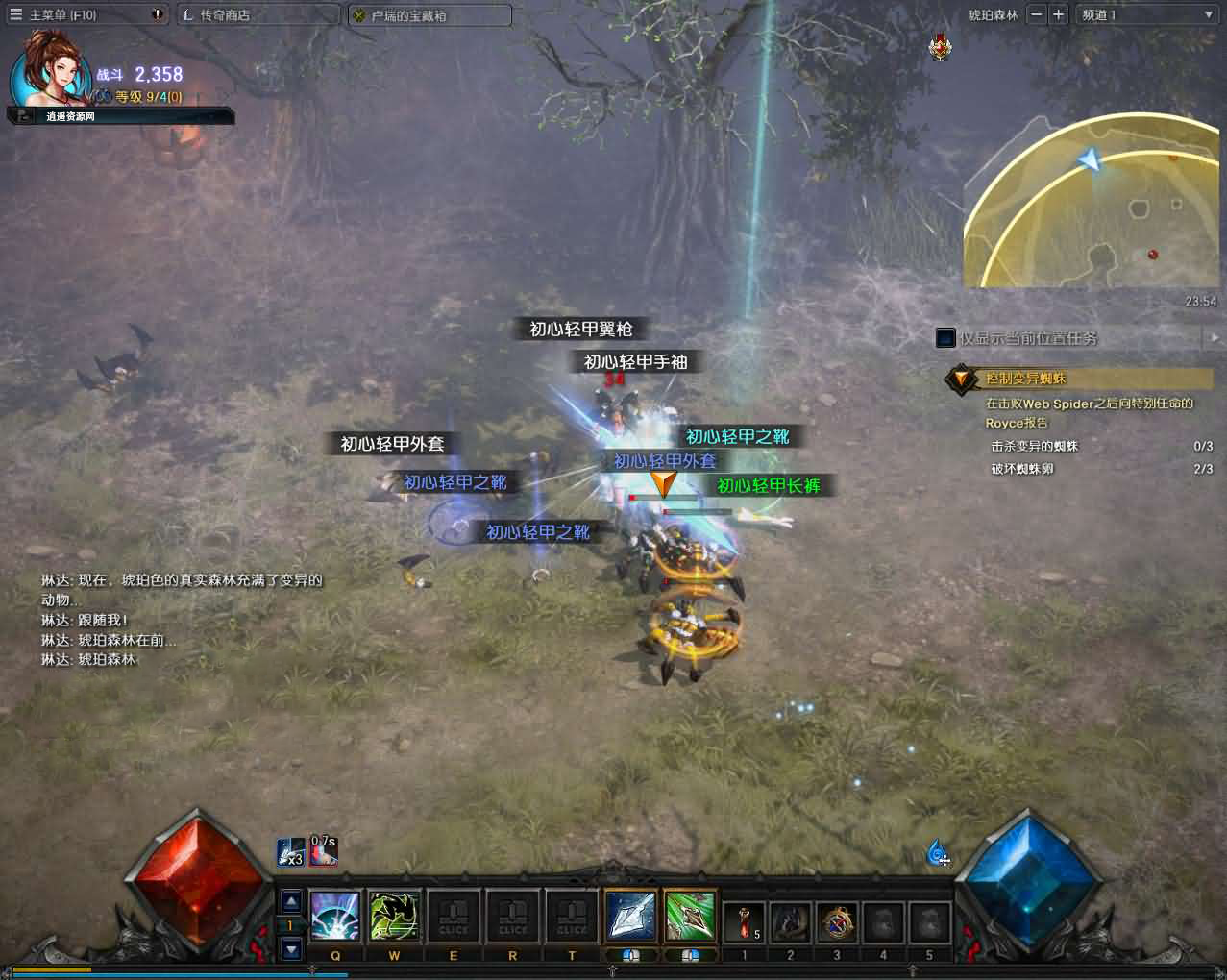Image resolution: width=1227 pixels, height=980 pixels.
Task: Switch skill bar page down
Action: 291,949
